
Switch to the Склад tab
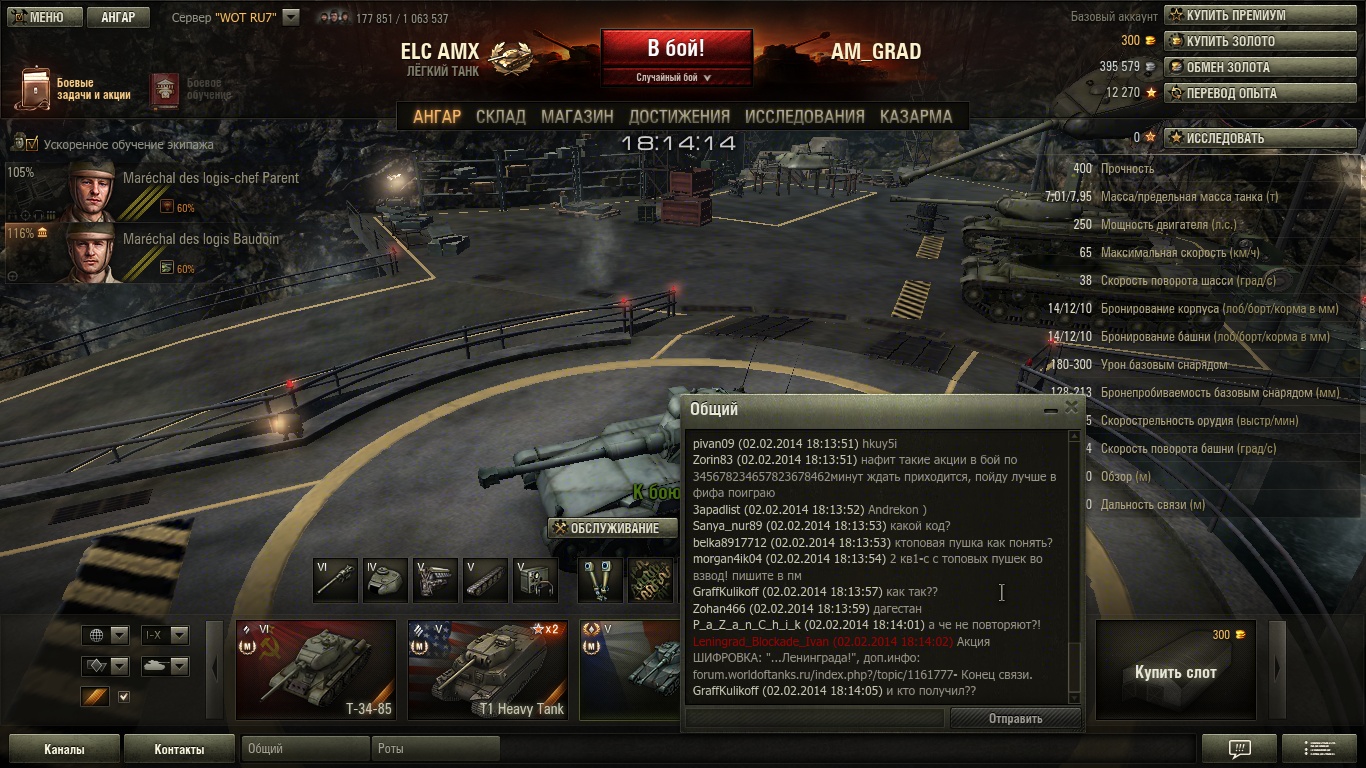tap(500, 116)
